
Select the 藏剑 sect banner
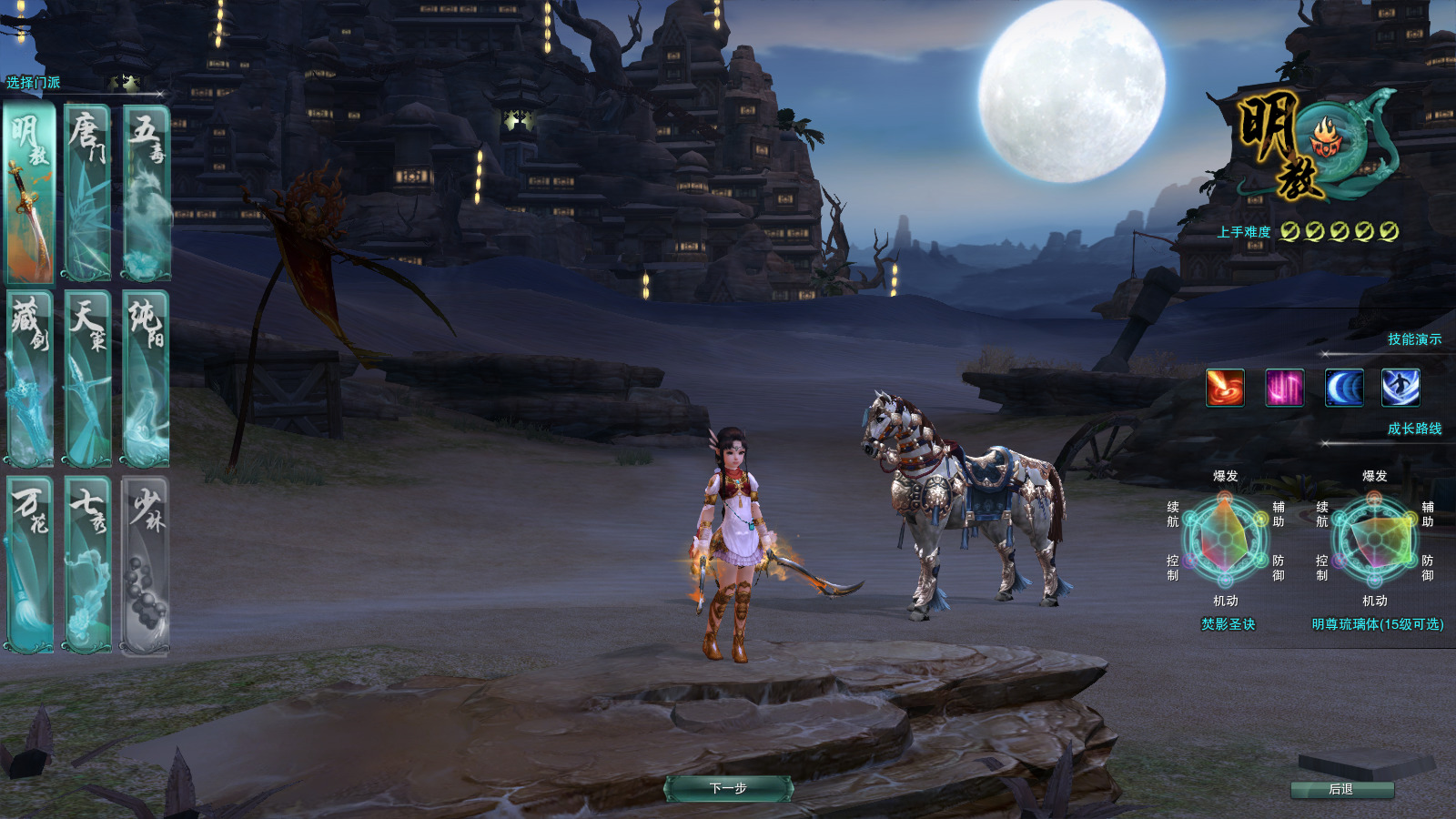[30, 379]
